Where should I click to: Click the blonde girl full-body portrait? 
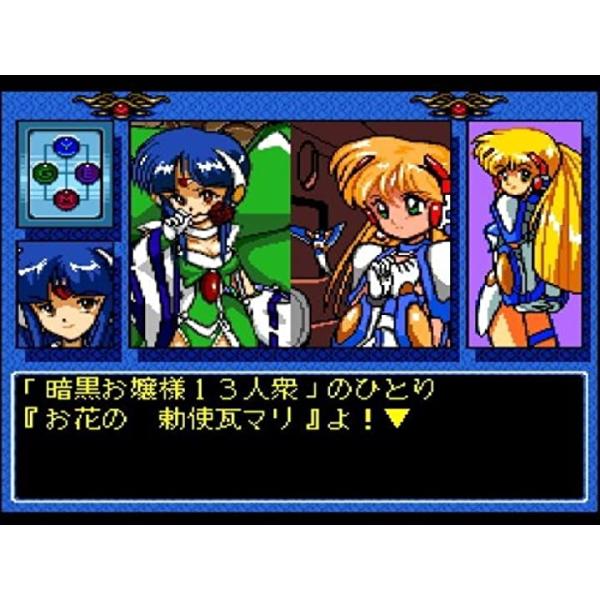[526, 234]
